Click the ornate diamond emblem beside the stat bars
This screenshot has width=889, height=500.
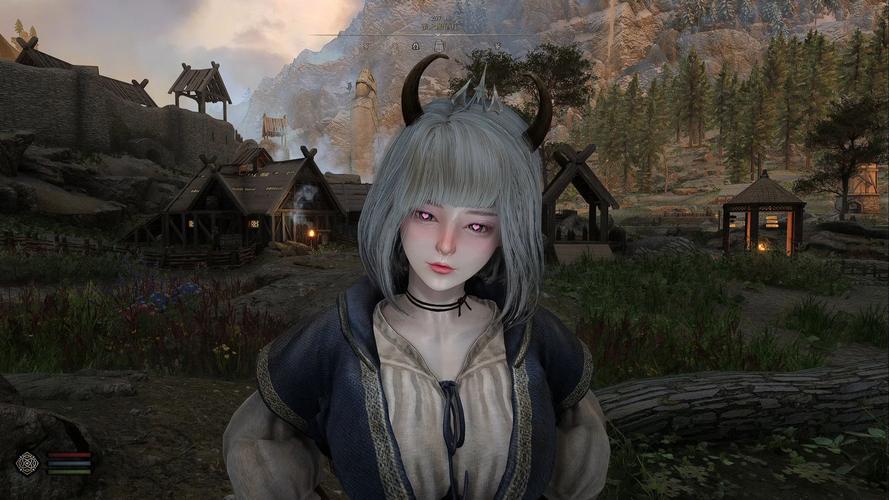tap(28, 462)
